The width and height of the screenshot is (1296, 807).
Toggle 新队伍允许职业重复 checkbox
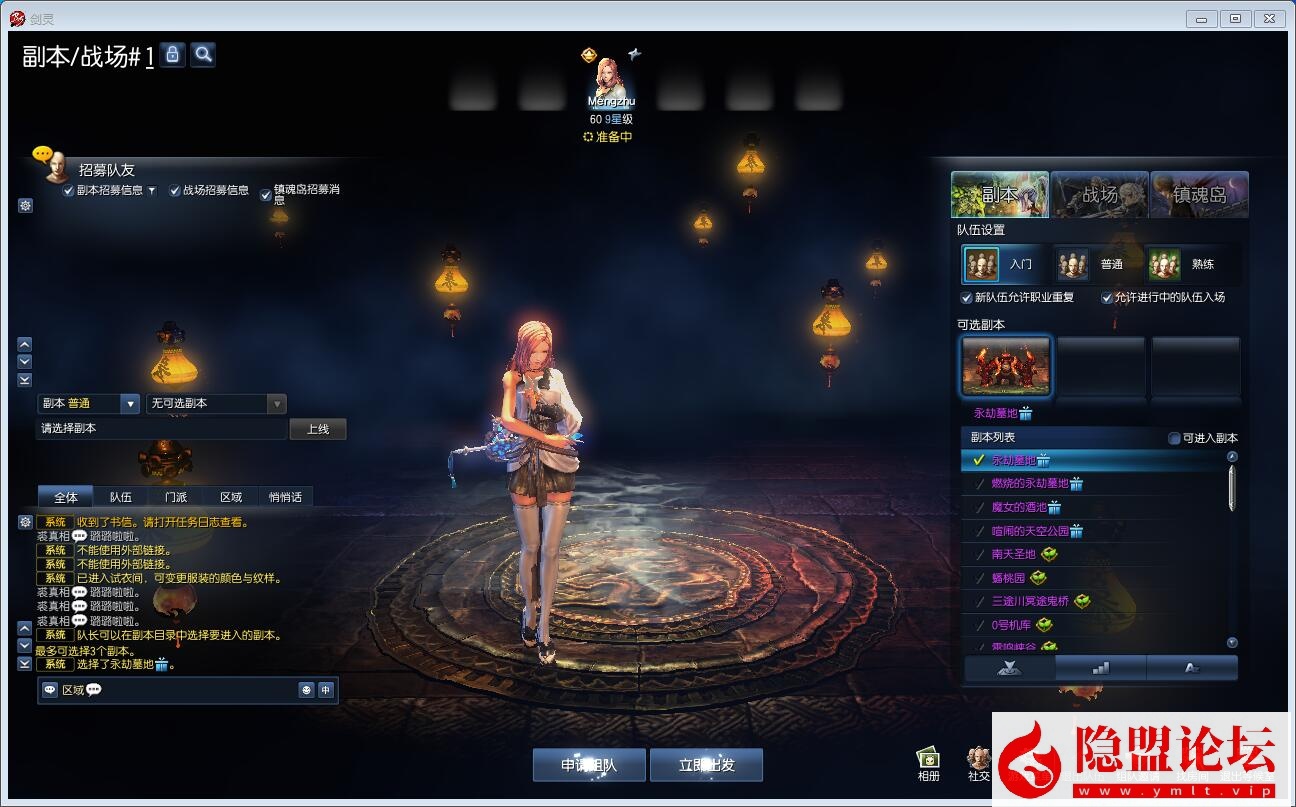(x=967, y=298)
